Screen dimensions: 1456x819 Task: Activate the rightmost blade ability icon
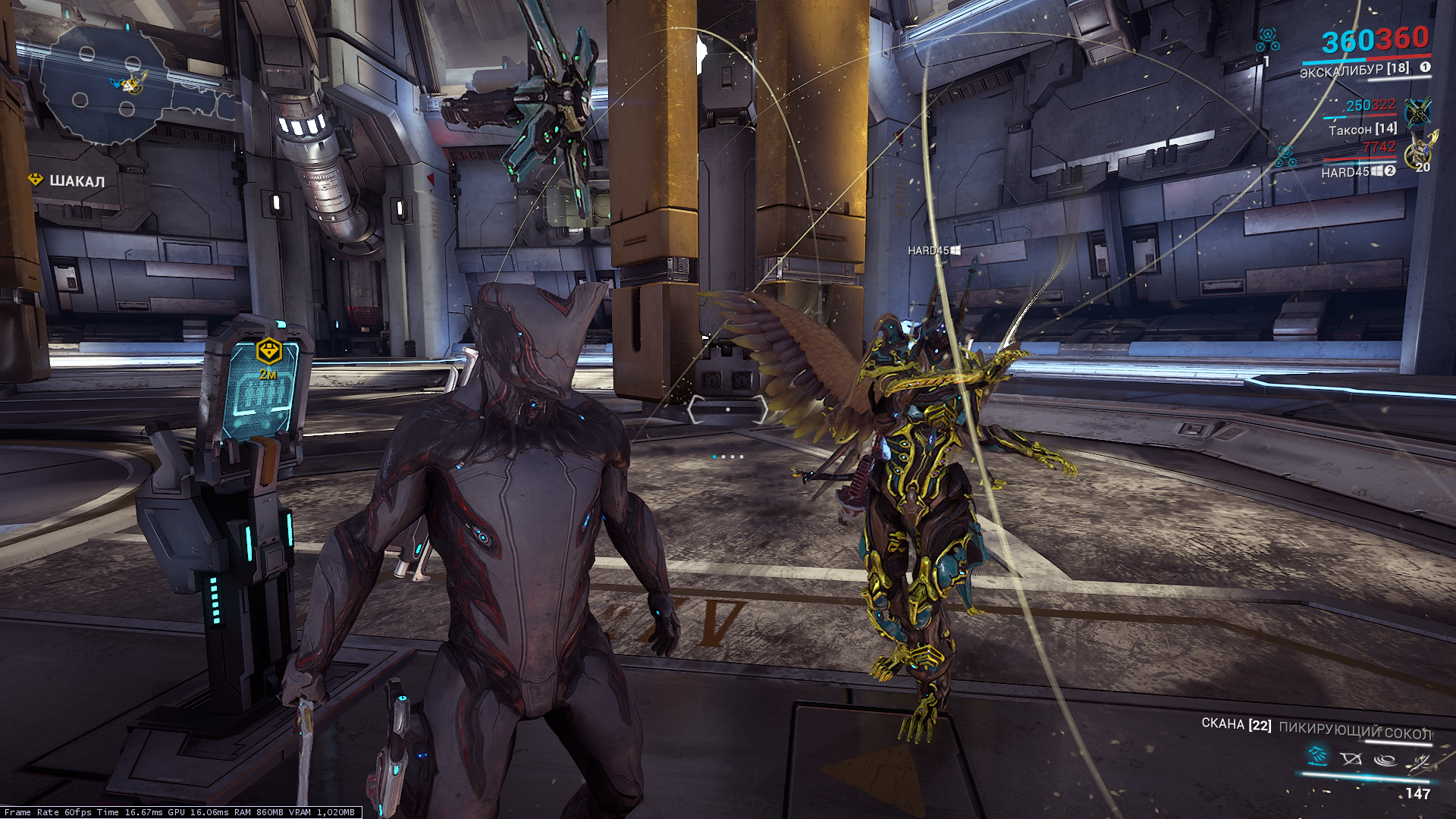1419,761
